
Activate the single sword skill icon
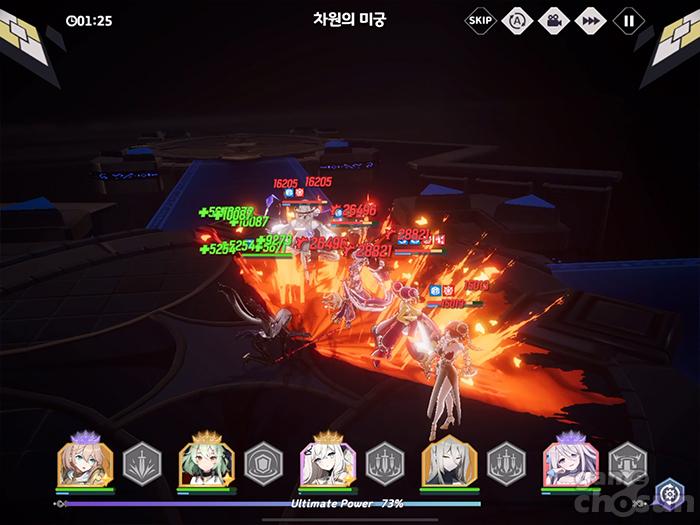(x=141, y=463)
